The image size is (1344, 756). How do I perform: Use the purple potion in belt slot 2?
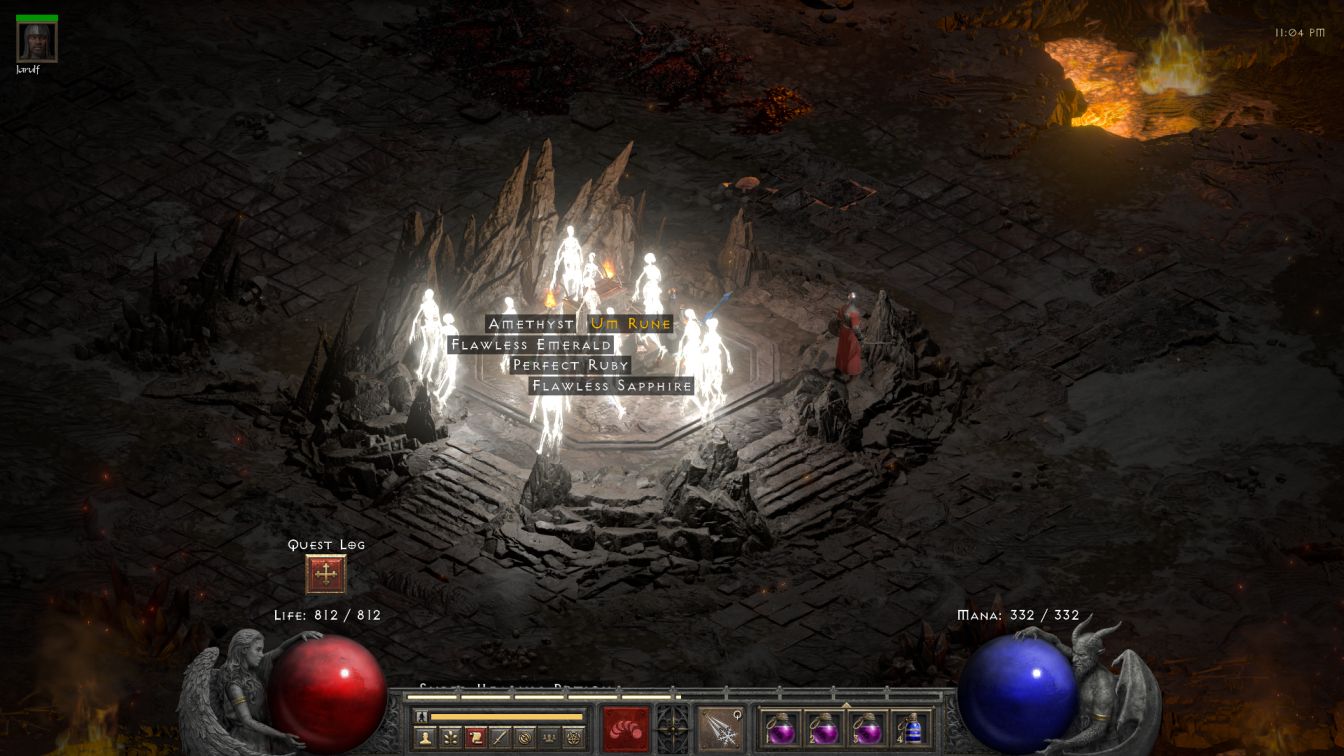pos(824,728)
